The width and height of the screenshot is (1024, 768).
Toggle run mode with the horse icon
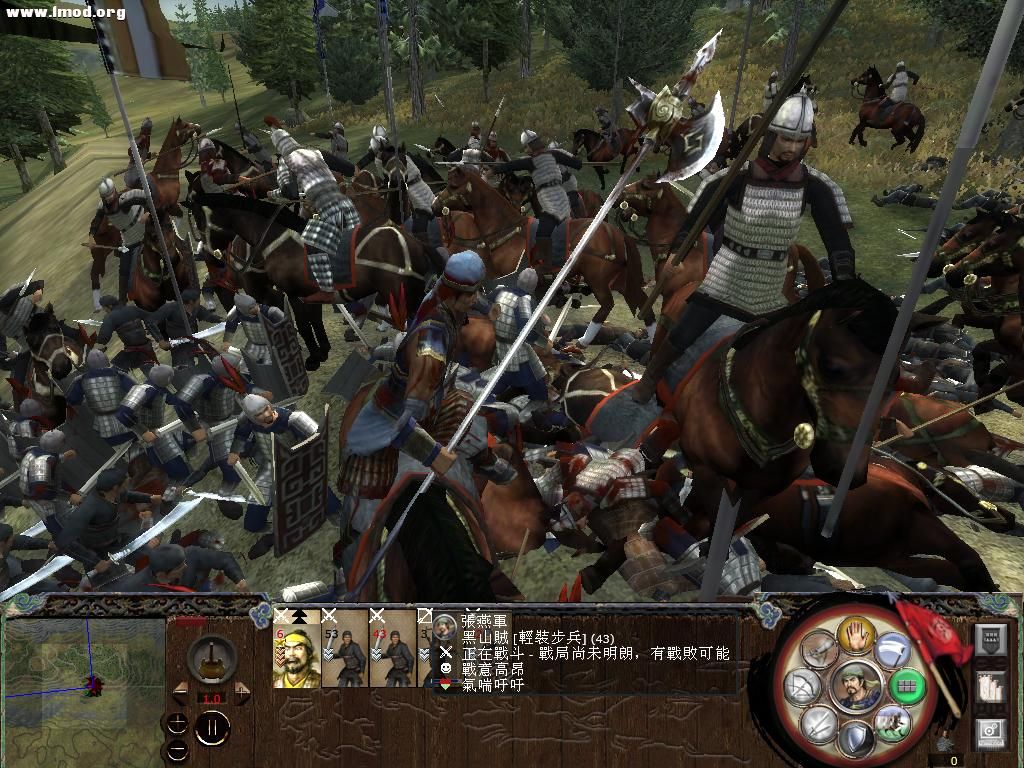[x=893, y=722]
